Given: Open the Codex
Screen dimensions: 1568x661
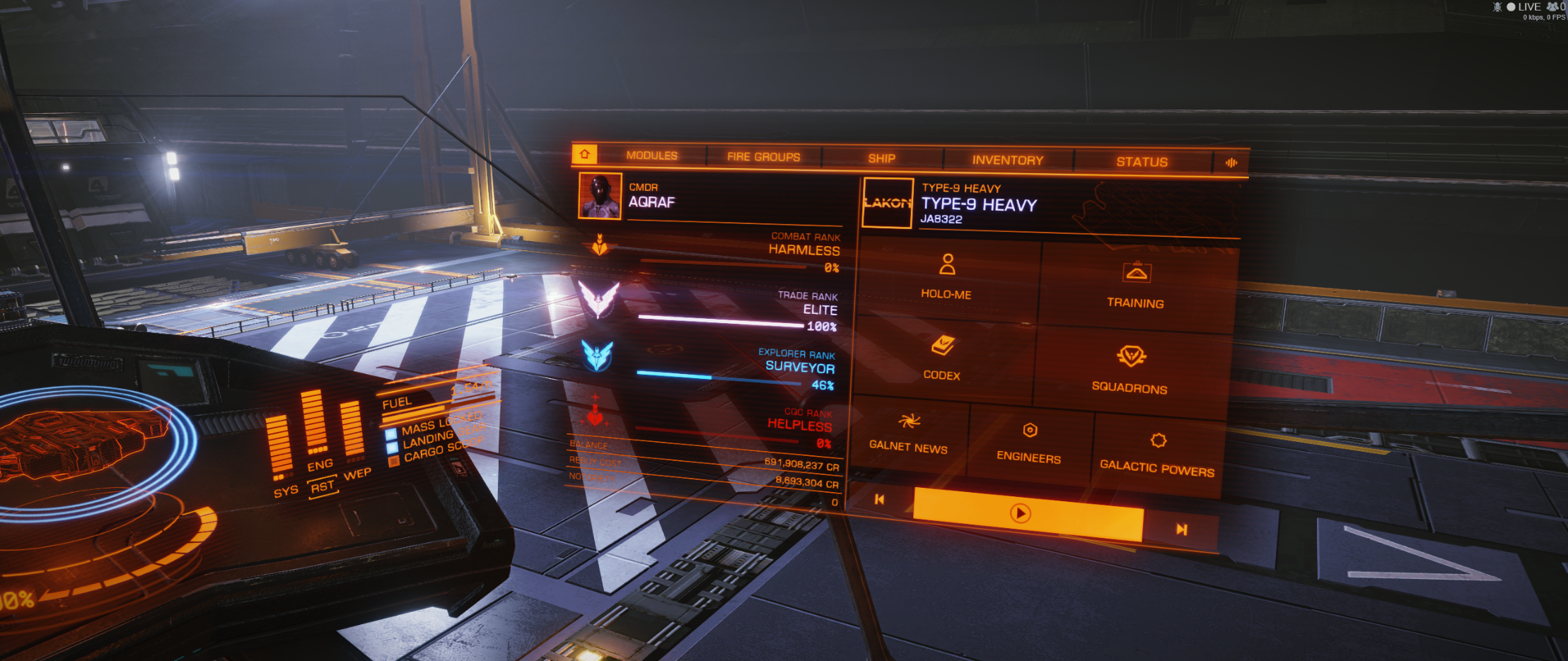Looking at the screenshot, I should tap(942, 358).
